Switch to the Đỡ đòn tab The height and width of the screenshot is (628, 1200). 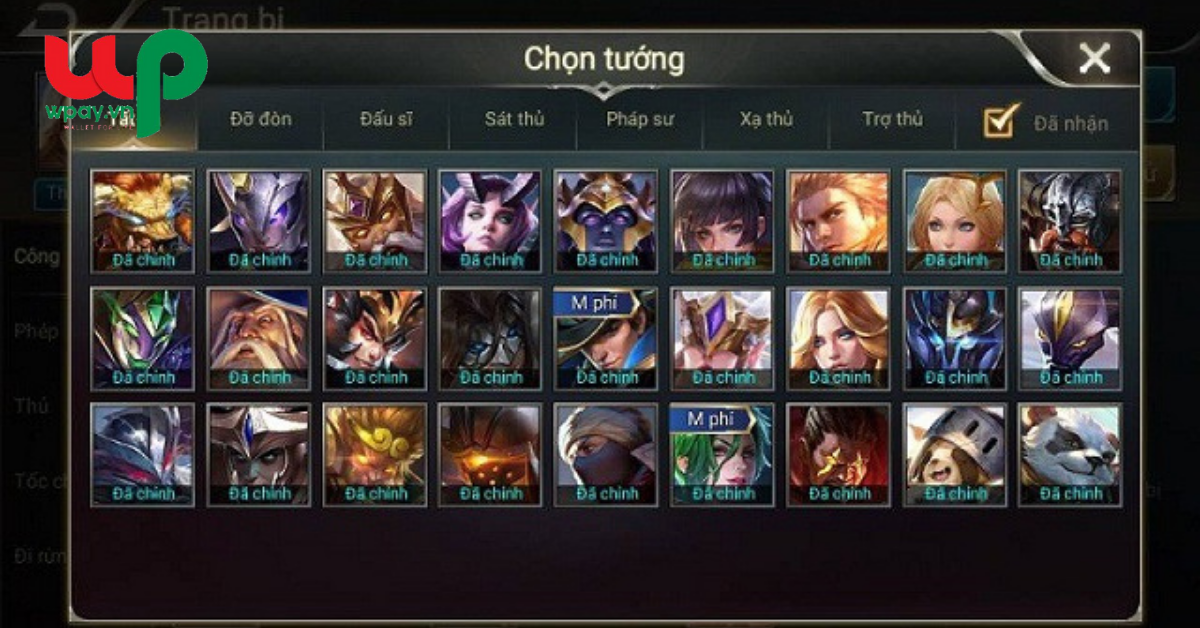(x=260, y=120)
